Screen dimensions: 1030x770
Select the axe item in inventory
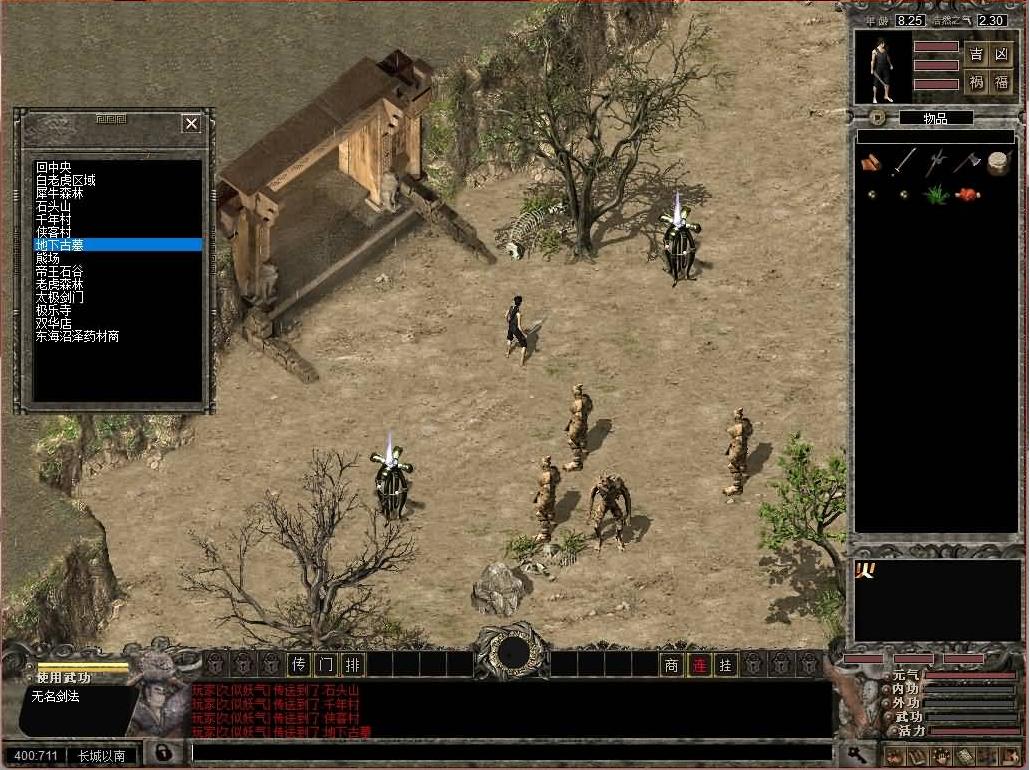(x=966, y=162)
